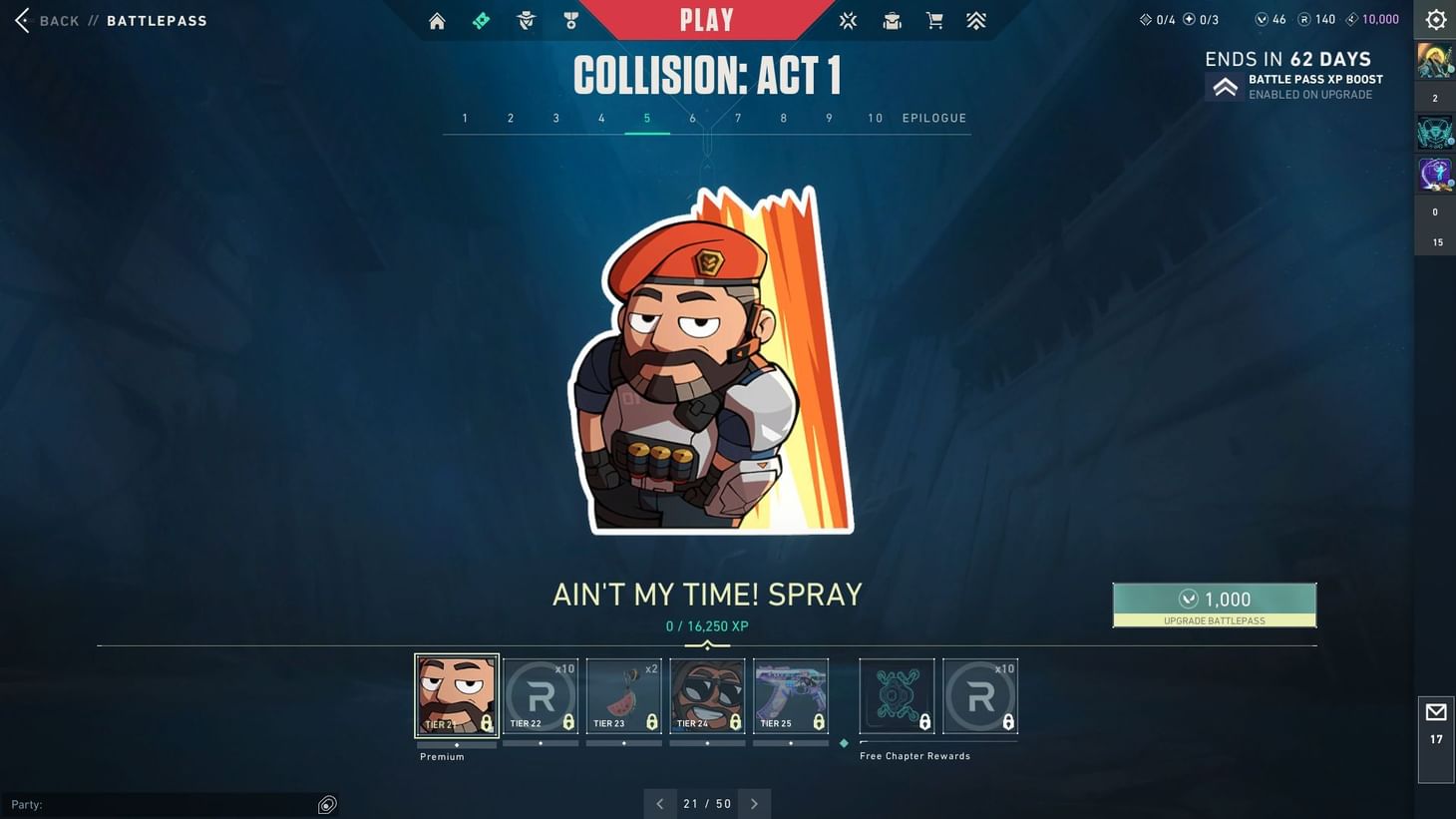1456x819 pixels.
Task: Select chapter 10 of Collision: Act 1
Action: coord(874,118)
